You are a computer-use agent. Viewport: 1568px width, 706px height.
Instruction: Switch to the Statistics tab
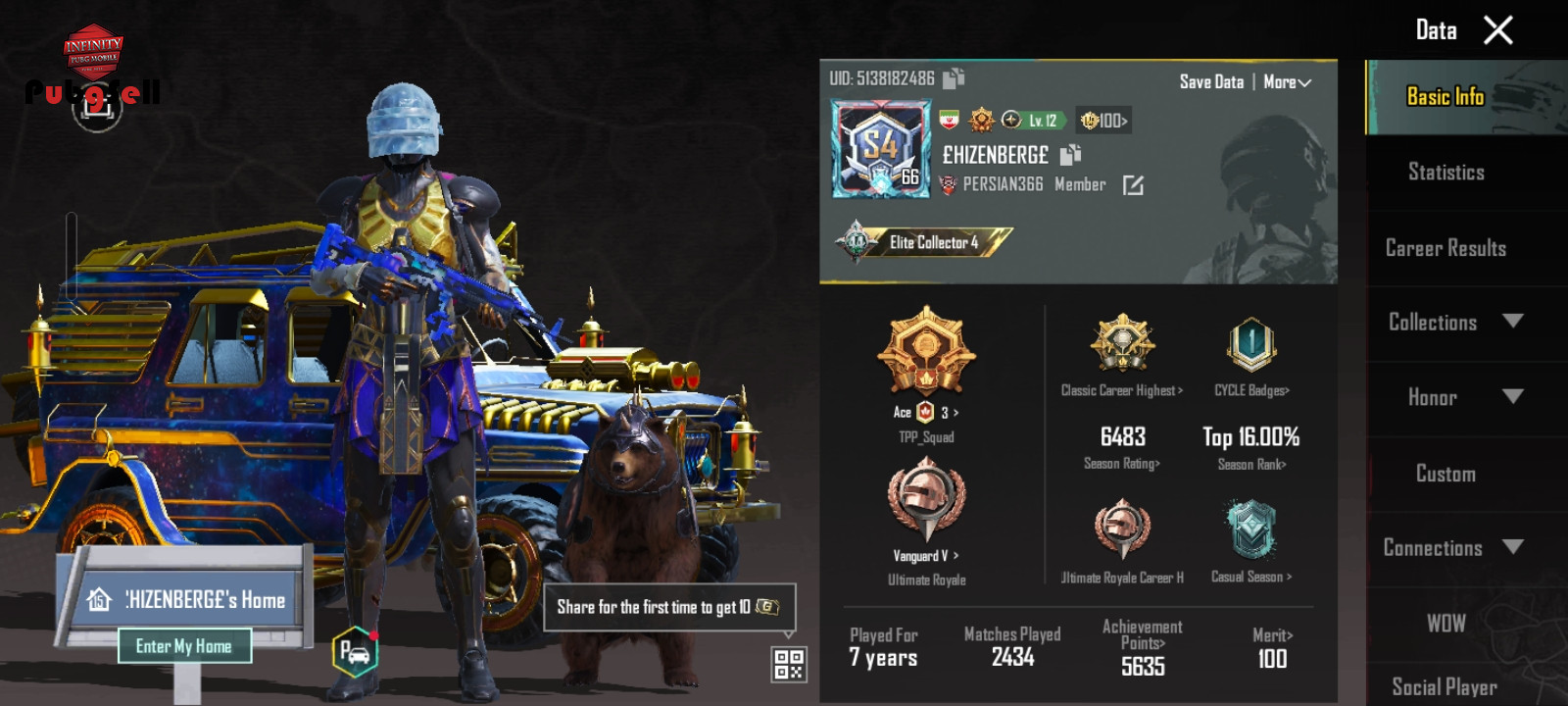[1445, 173]
